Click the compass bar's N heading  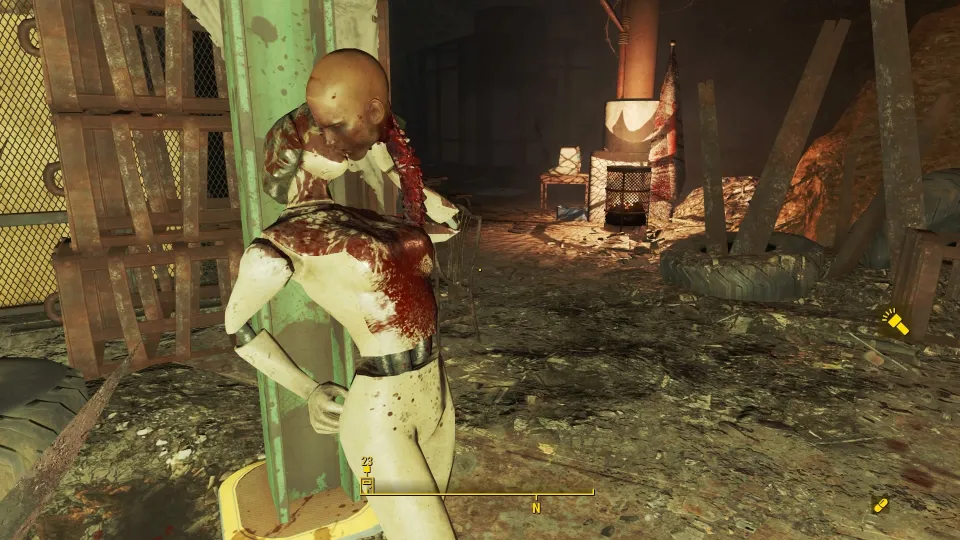click(536, 507)
